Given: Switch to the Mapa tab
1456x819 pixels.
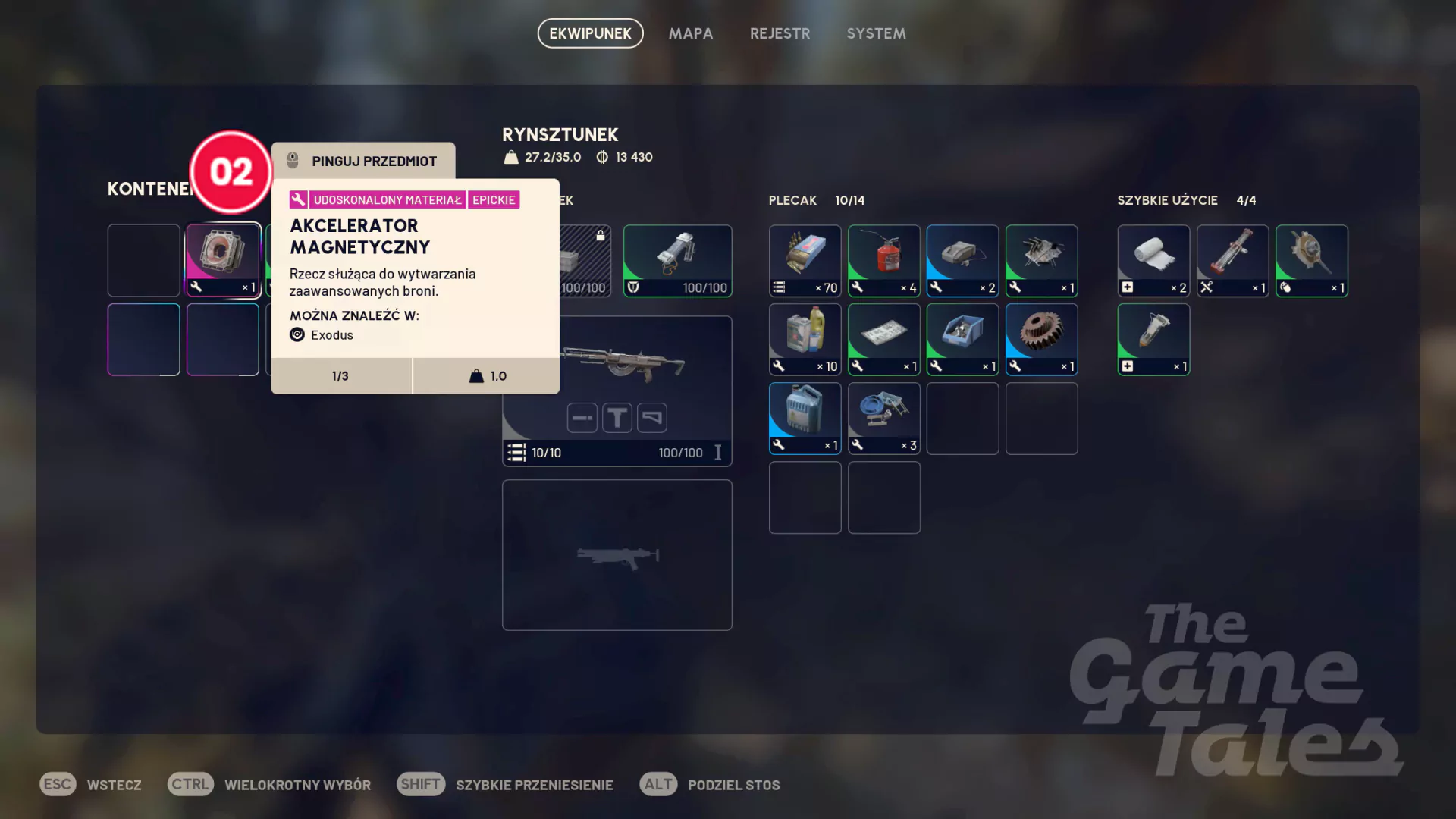Looking at the screenshot, I should (x=690, y=33).
